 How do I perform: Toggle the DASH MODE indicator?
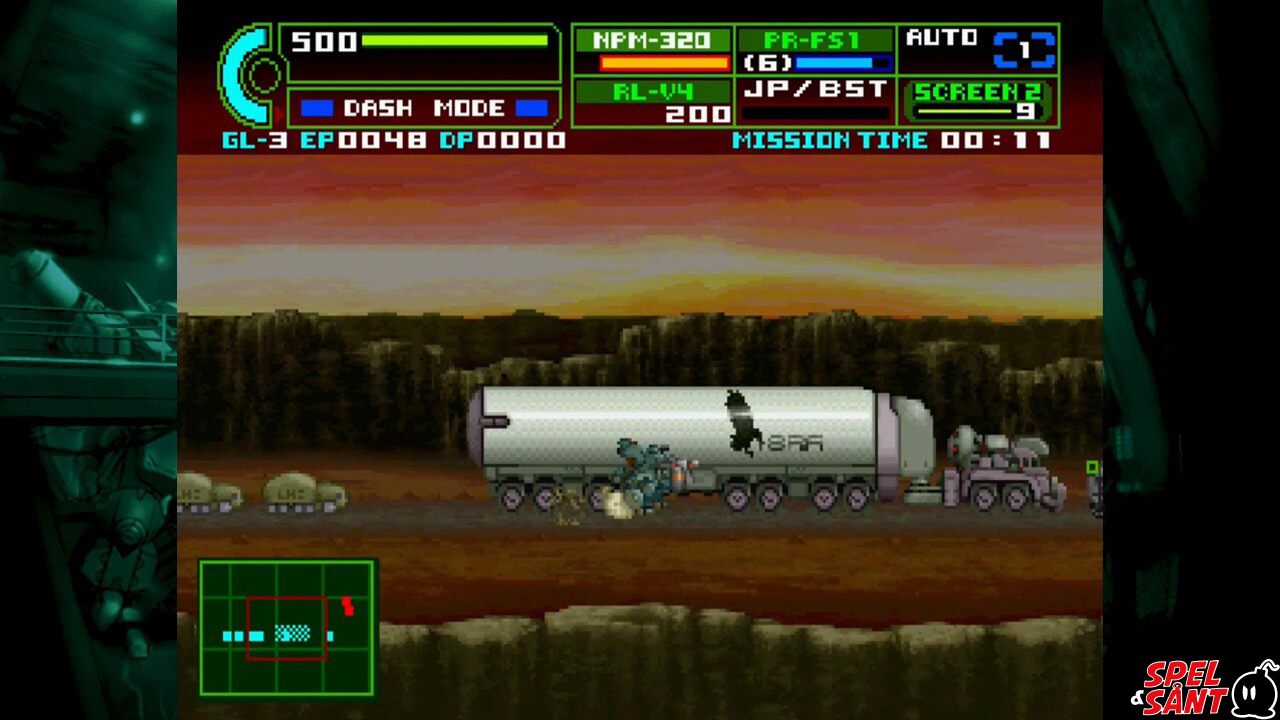423,108
